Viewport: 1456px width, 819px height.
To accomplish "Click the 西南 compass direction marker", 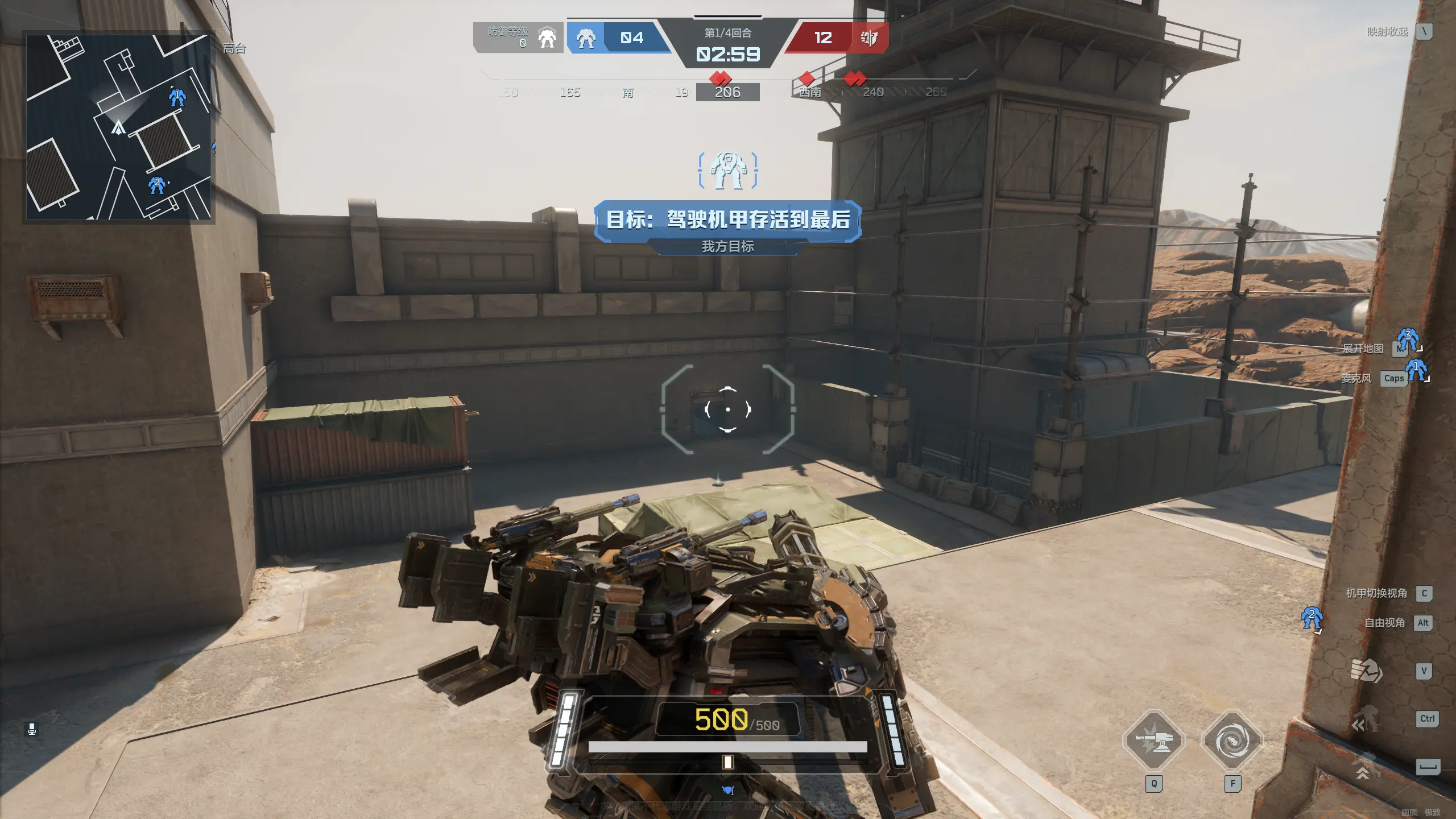I will (810, 92).
